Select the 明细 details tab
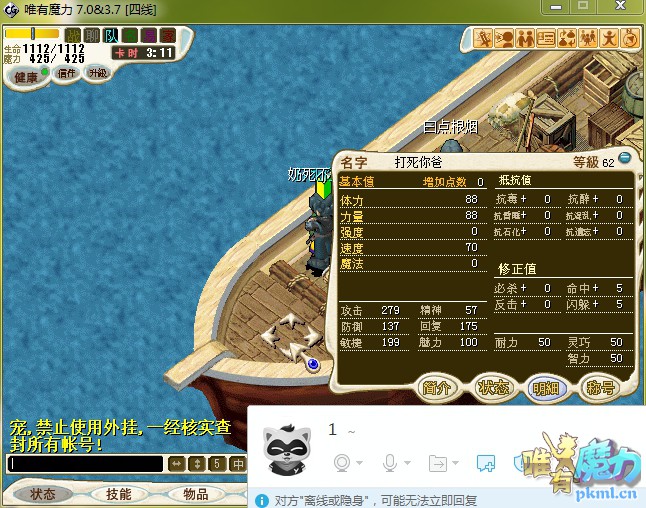Viewport: 646px width, 508px height. click(x=546, y=388)
